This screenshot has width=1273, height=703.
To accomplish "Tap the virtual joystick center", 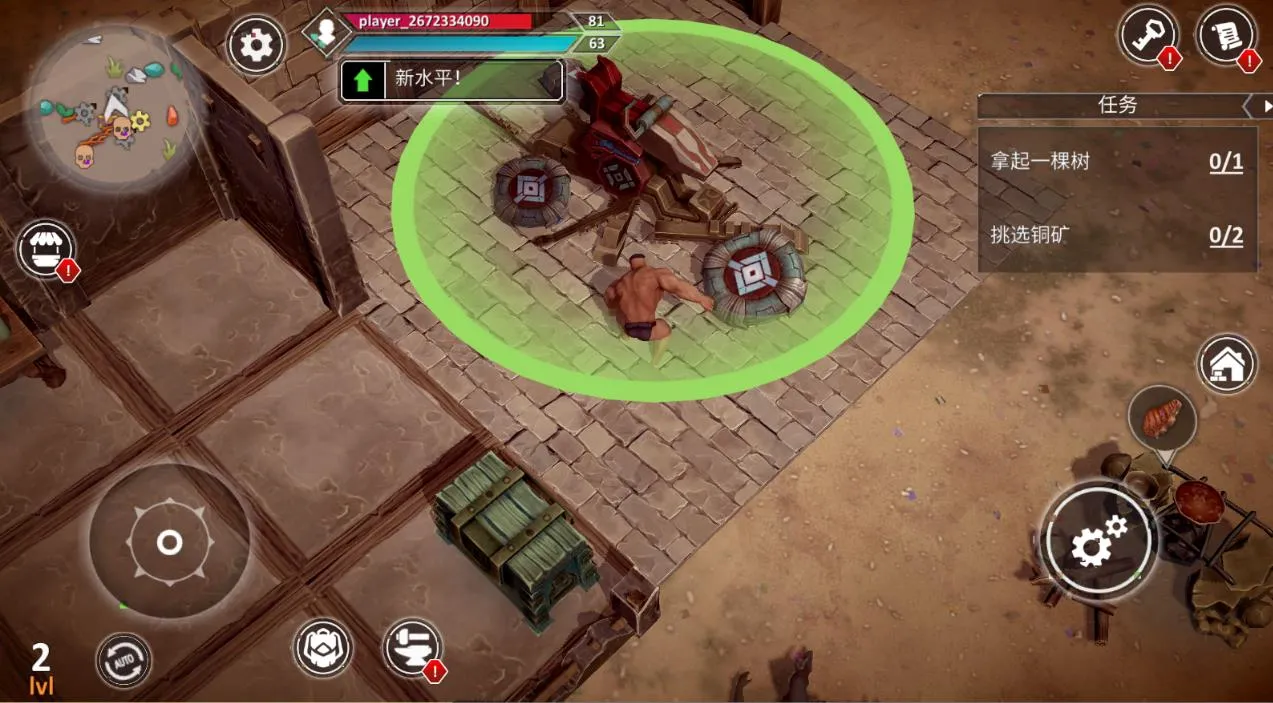I will tap(169, 543).
